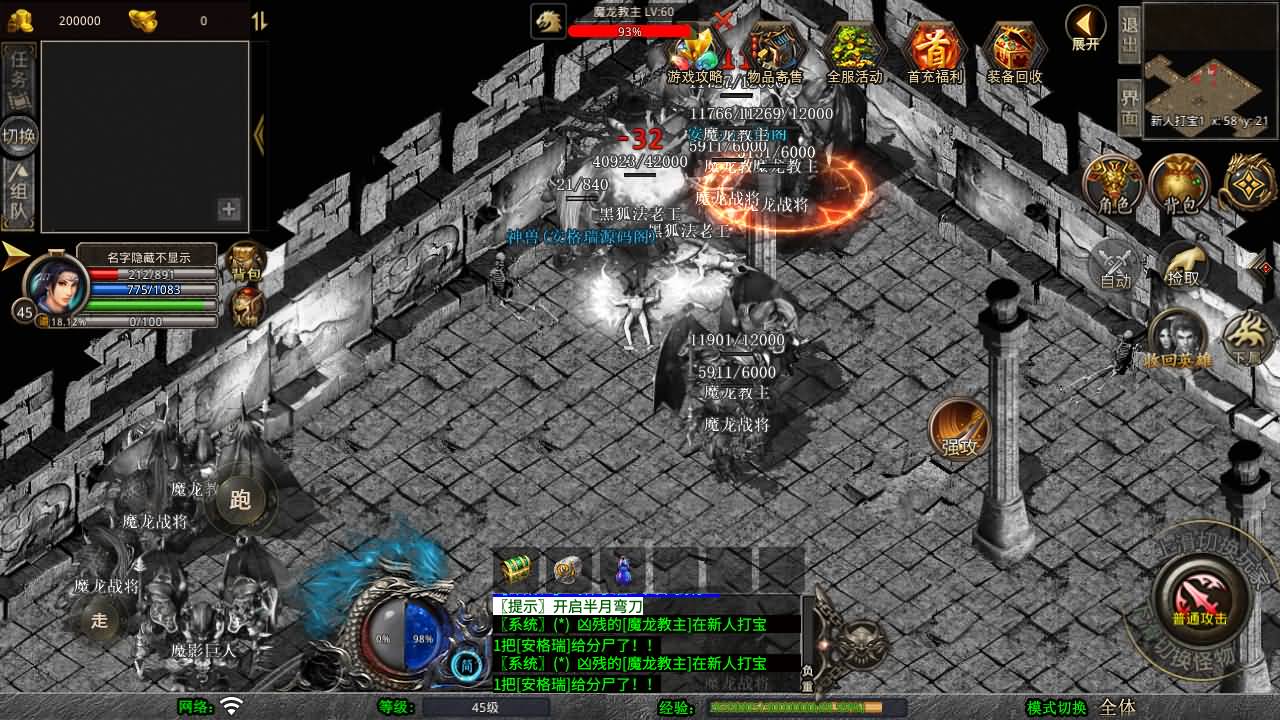Open the 物品寄售 consignment shop
This screenshot has height=720, width=1280.
(775, 54)
